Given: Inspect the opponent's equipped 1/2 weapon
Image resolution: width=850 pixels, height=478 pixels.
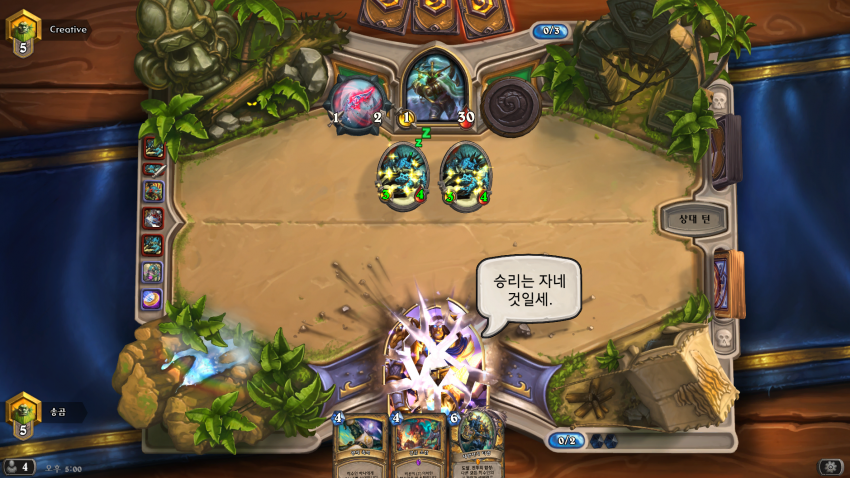Looking at the screenshot, I should pos(356,101).
